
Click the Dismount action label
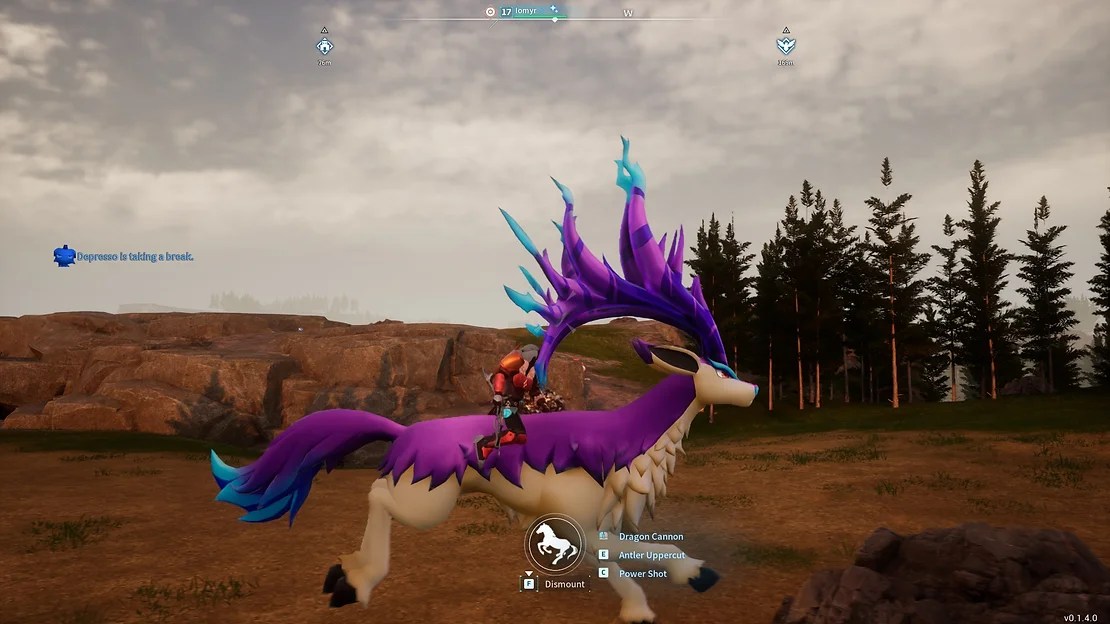[x=564, y=584]
